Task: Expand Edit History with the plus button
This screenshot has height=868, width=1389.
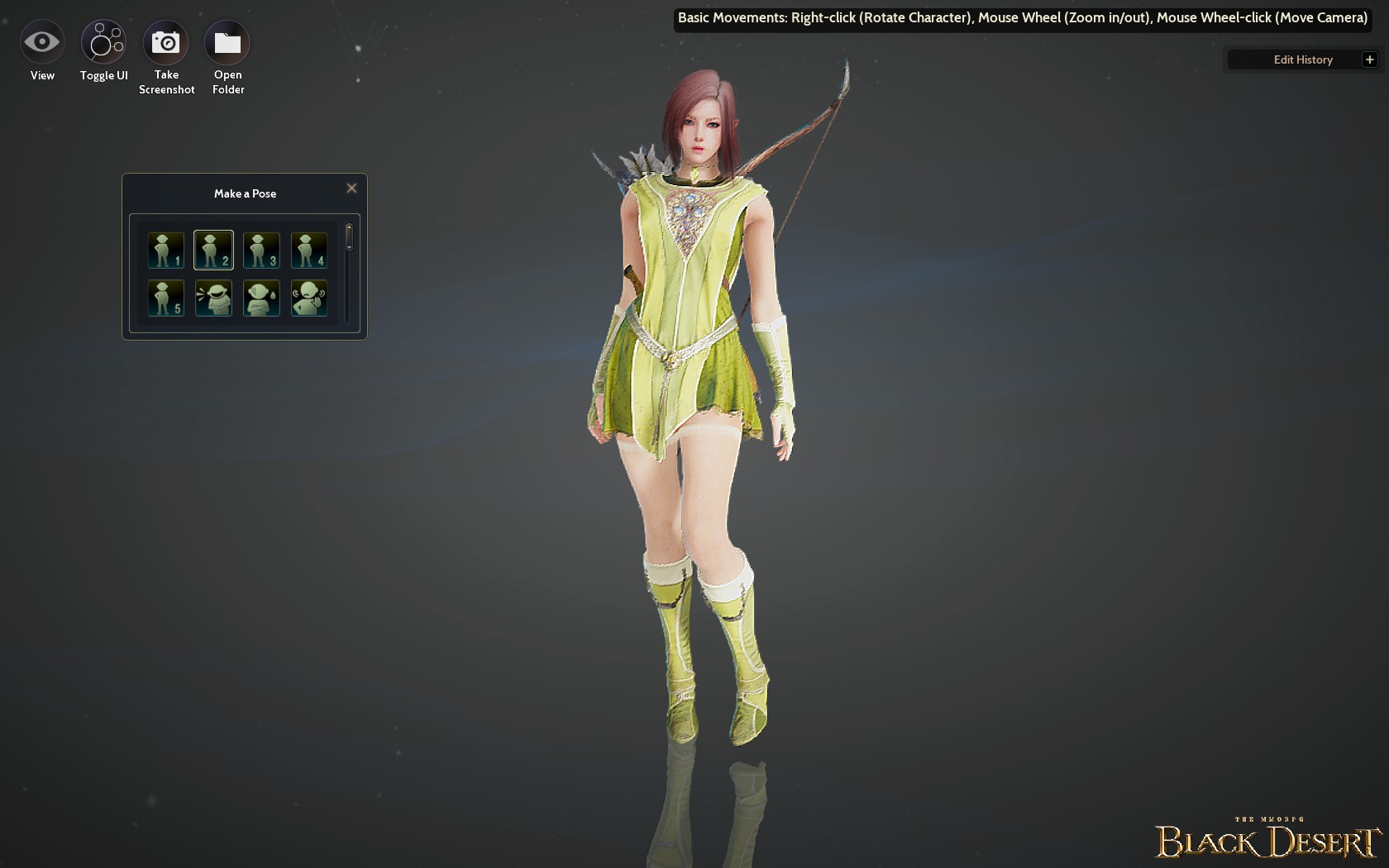Action: point(1370,59)
